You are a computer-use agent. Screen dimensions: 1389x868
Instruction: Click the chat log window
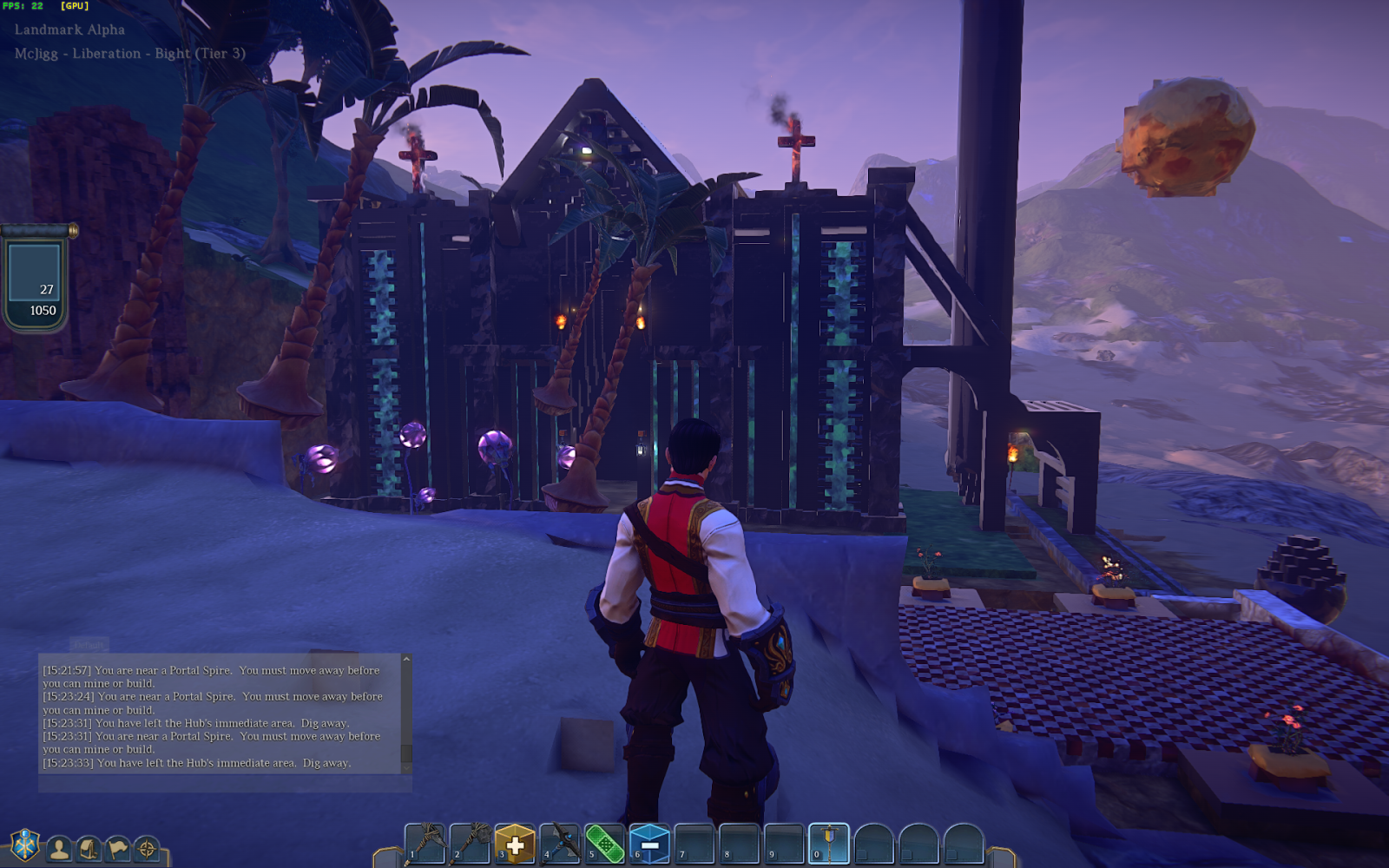tap(221, 713)
